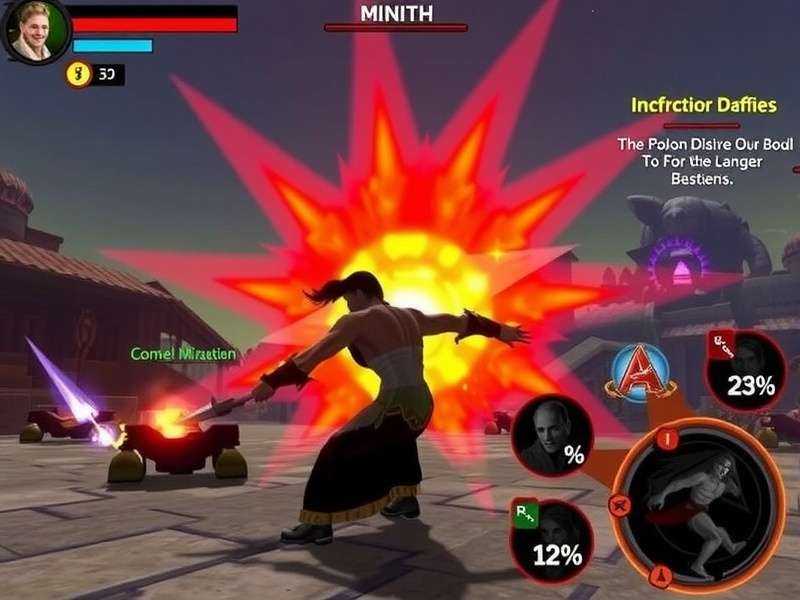Click the player portrait in the corner
800x600 pixels.
click(33, 31)
